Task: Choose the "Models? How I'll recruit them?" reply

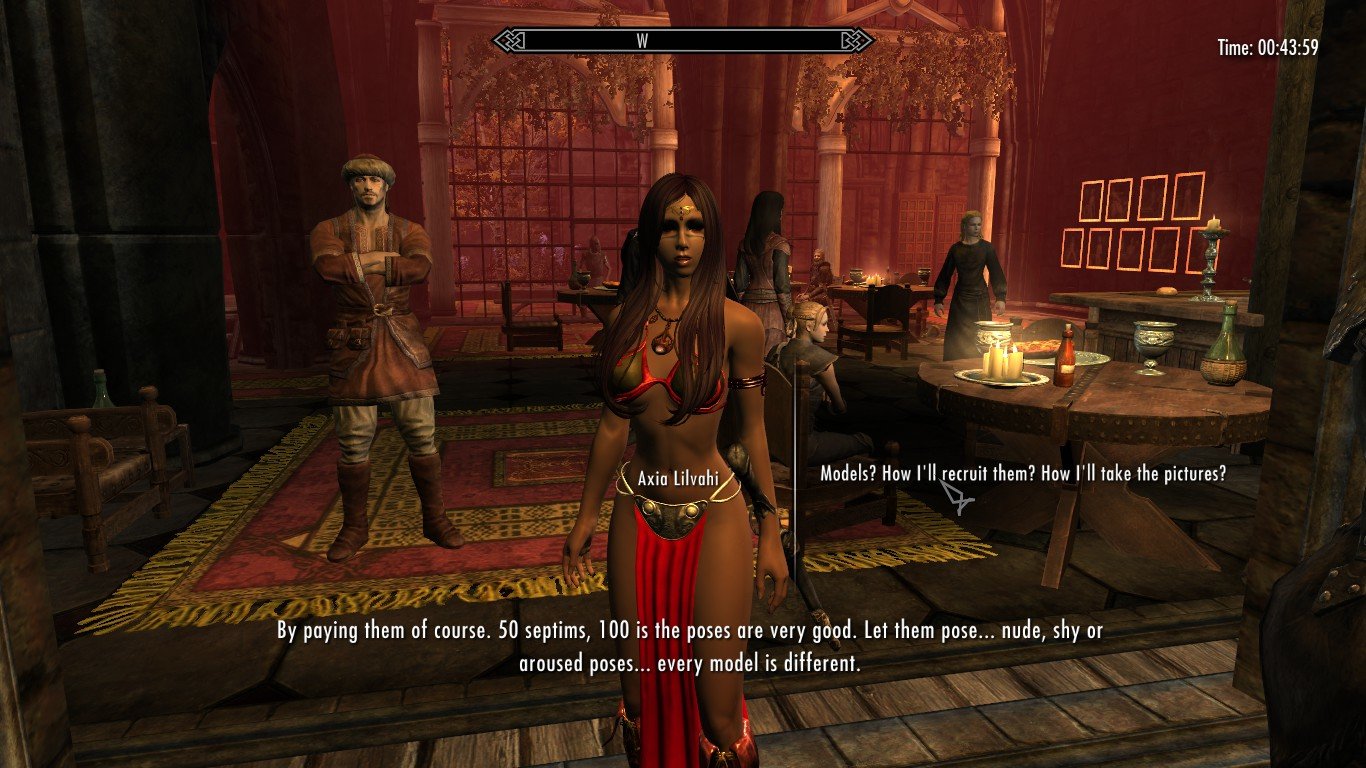Action: click(1022, 474)
